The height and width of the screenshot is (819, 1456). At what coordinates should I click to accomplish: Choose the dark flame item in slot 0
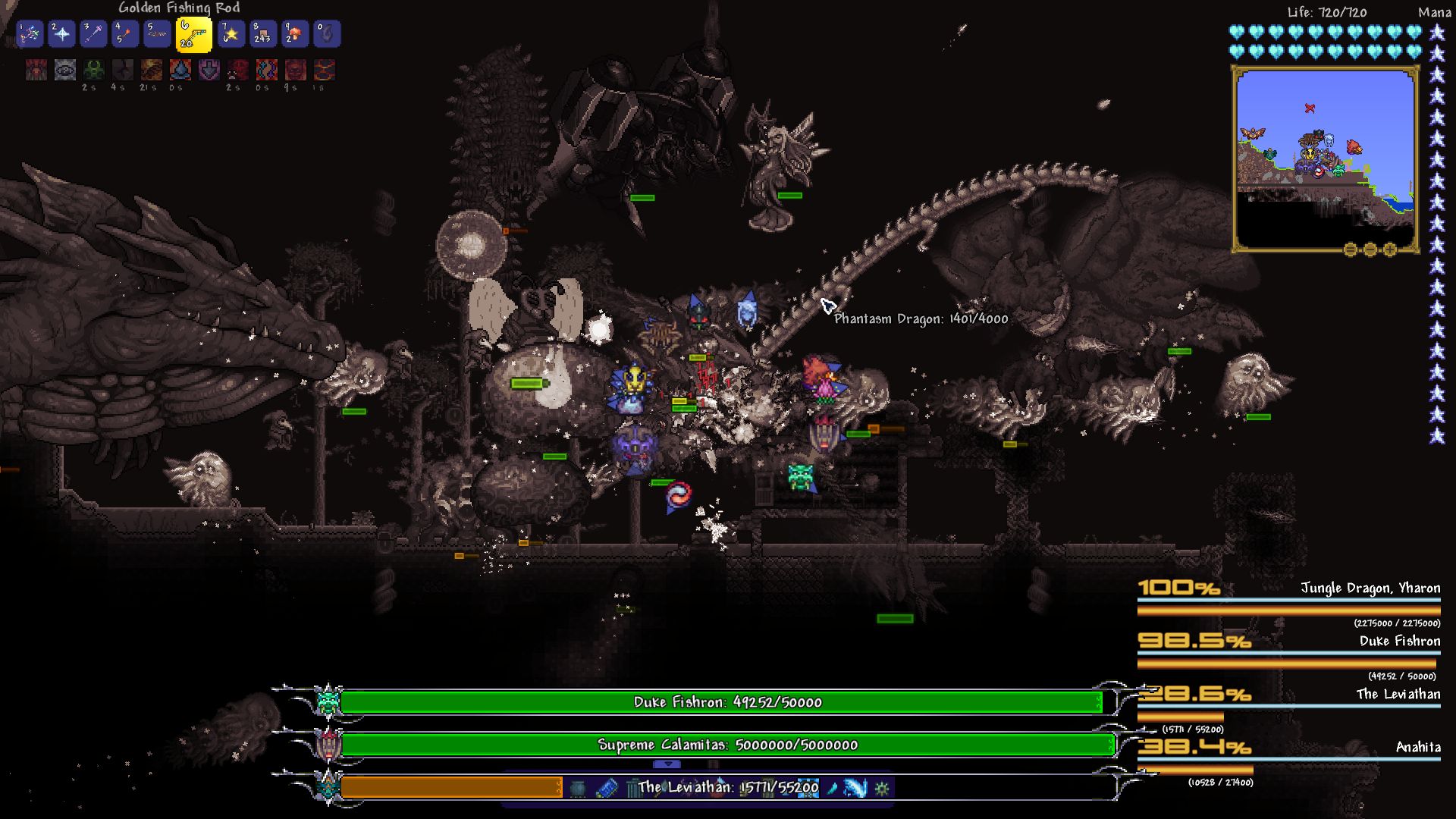327,34
